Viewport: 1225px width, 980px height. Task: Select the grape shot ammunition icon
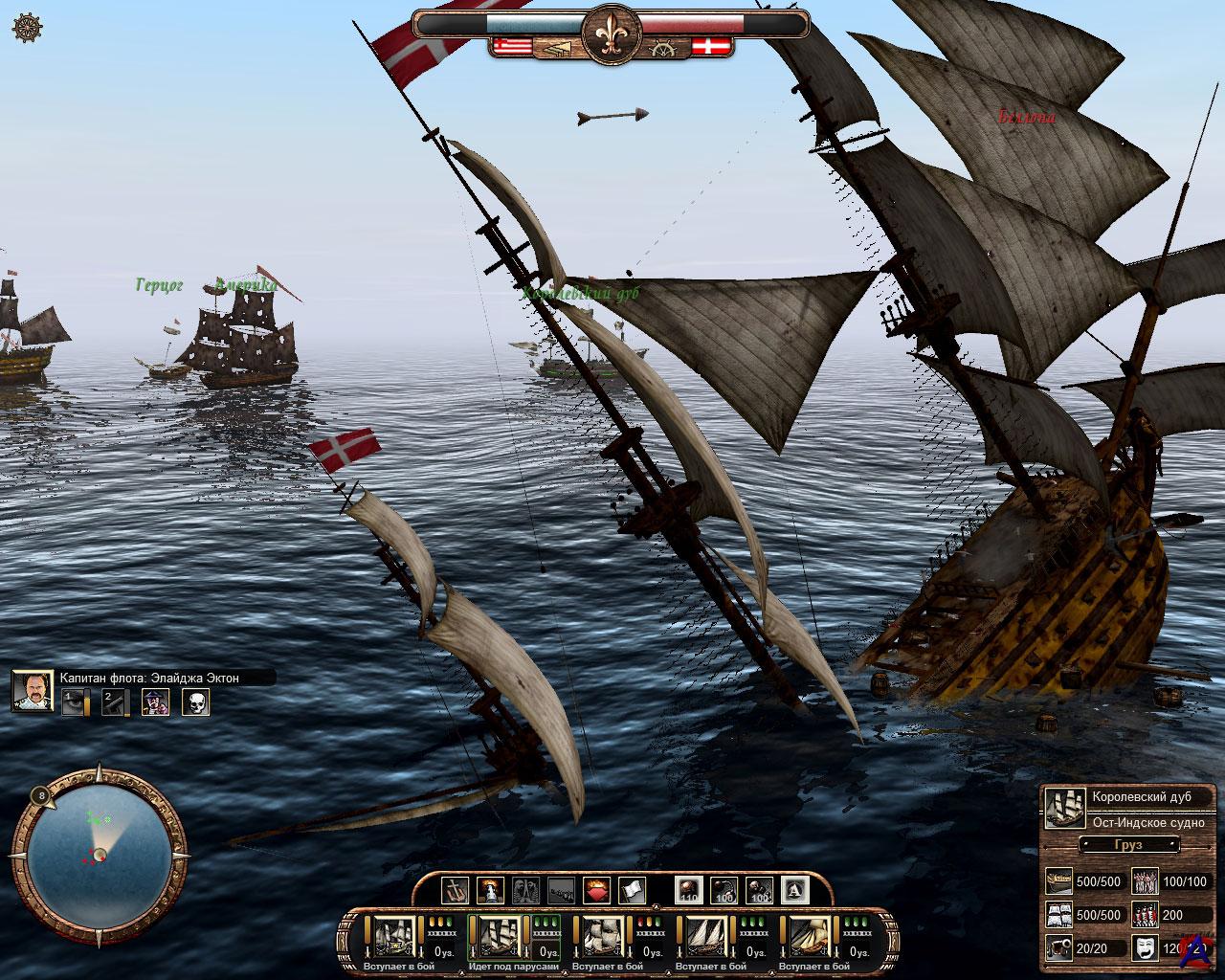tap(760, 891)
